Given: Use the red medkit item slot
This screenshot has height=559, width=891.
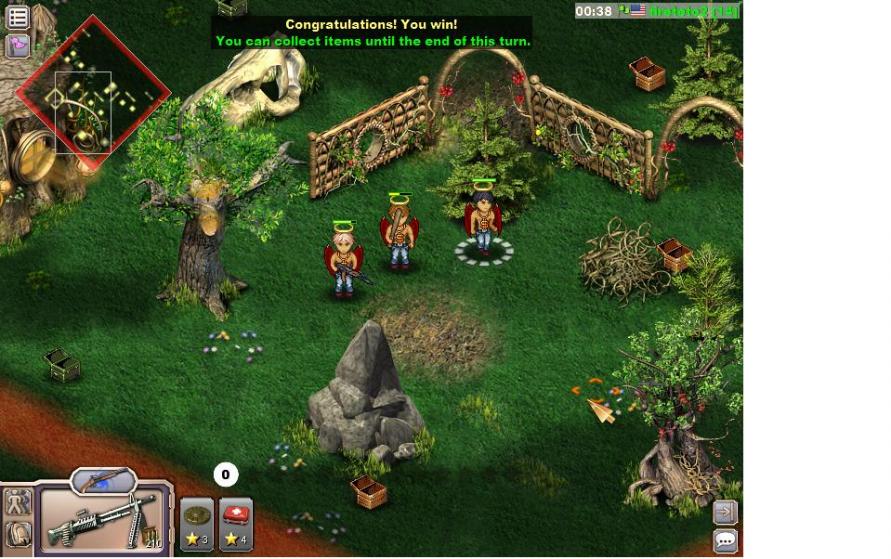Looking at the screenshot, I should (236, 524).
